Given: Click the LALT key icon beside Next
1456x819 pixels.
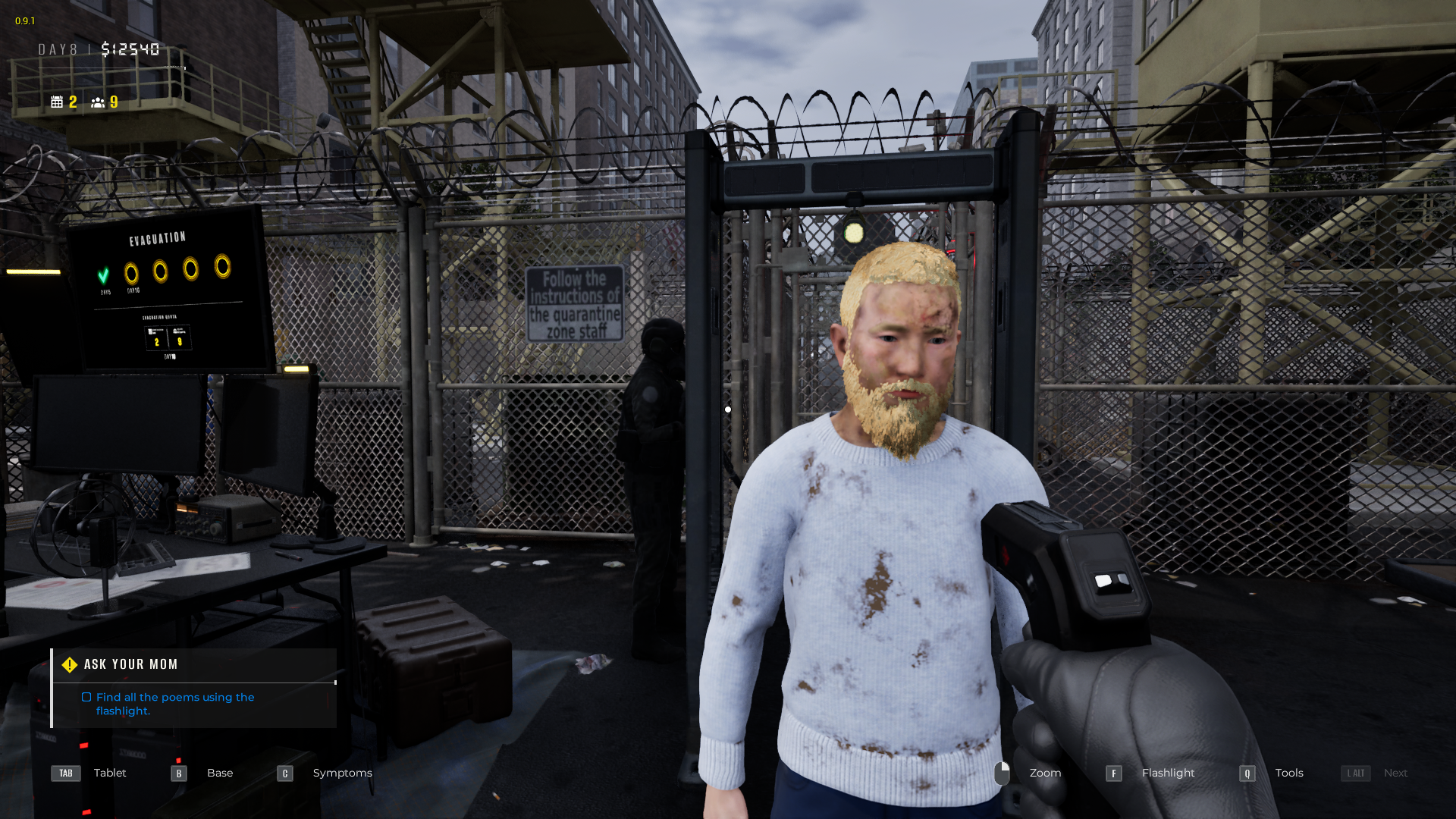Looking at the screenshot, I should [1356, 773].
